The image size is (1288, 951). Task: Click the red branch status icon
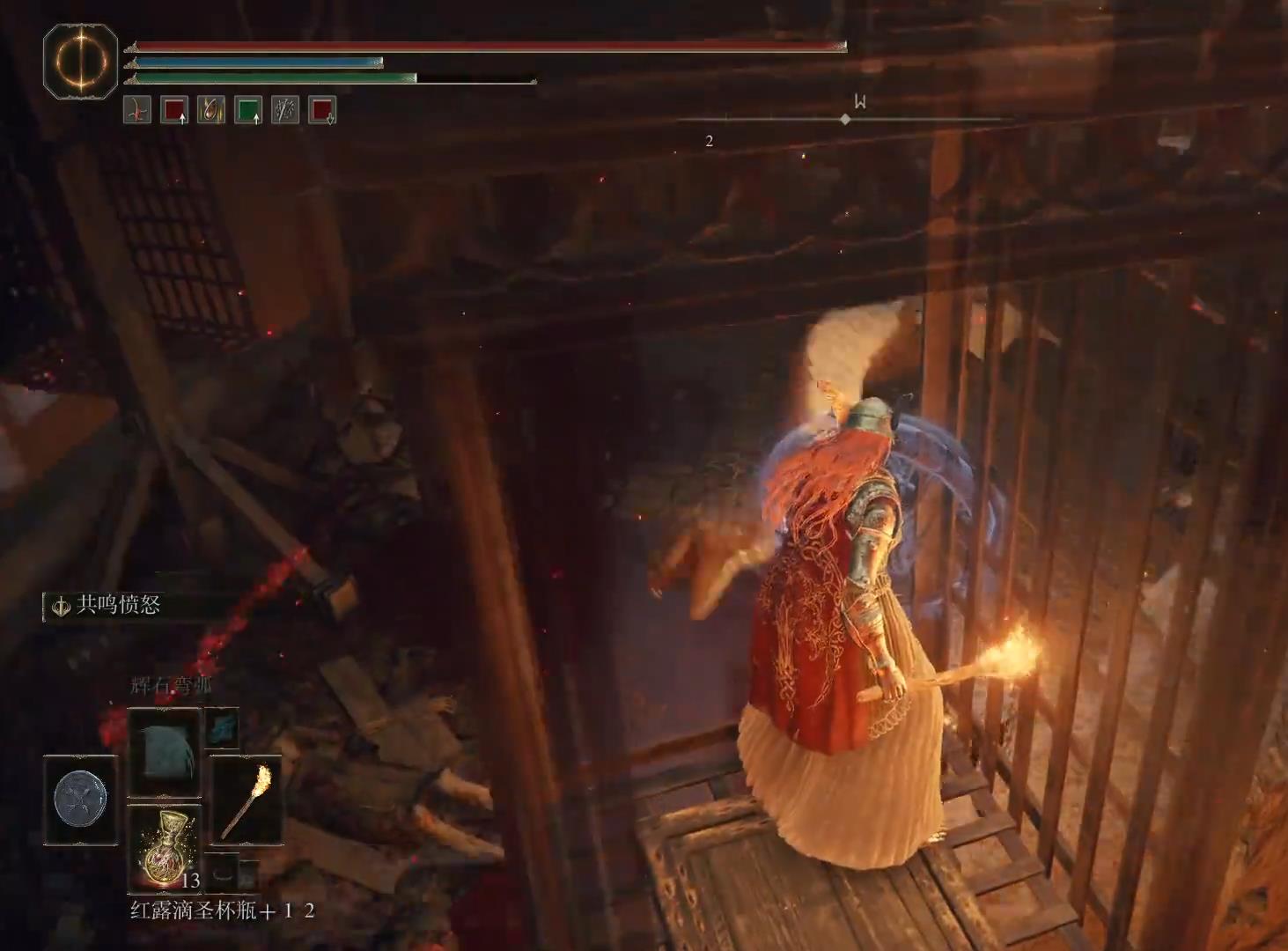(137, 110)
